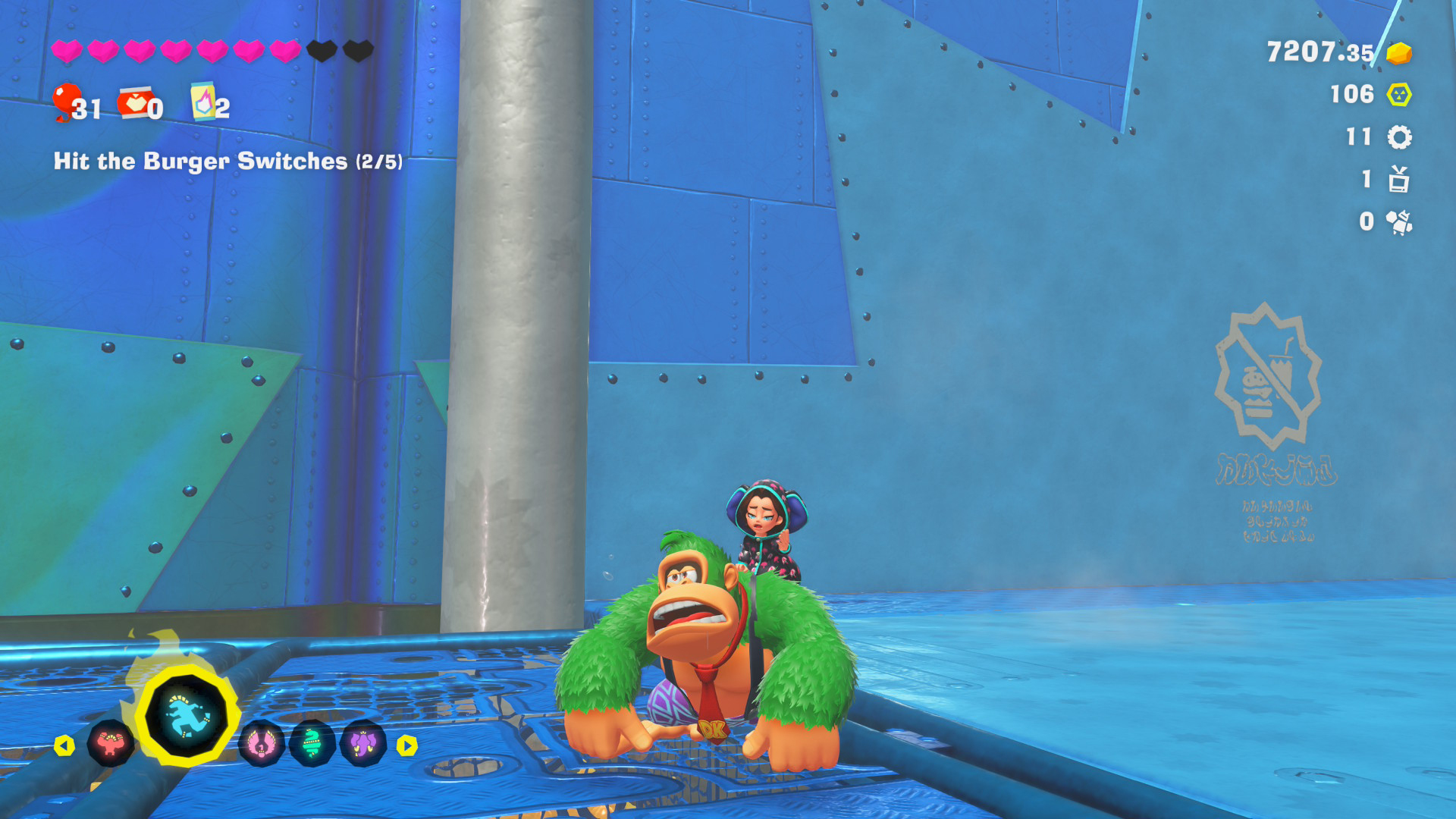Pick the purple Elephant Bananza icon
Viewport: 1456px width, 819px height.
363,744
